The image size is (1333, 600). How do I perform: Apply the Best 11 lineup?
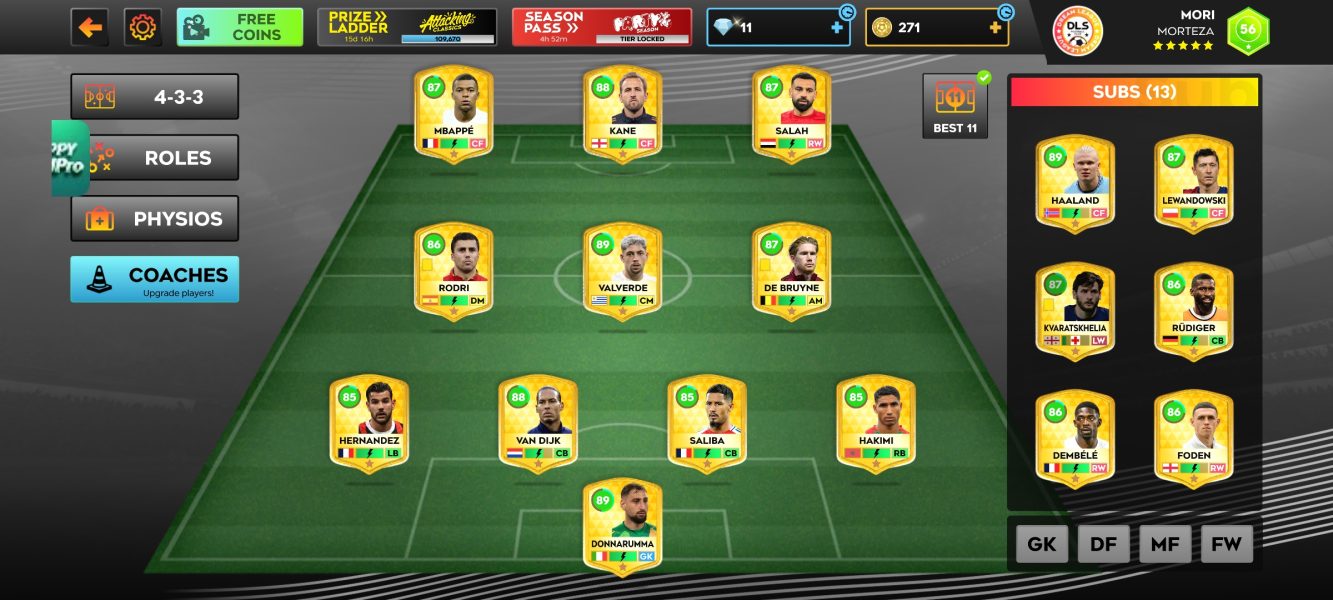click(x=955, y=106)
